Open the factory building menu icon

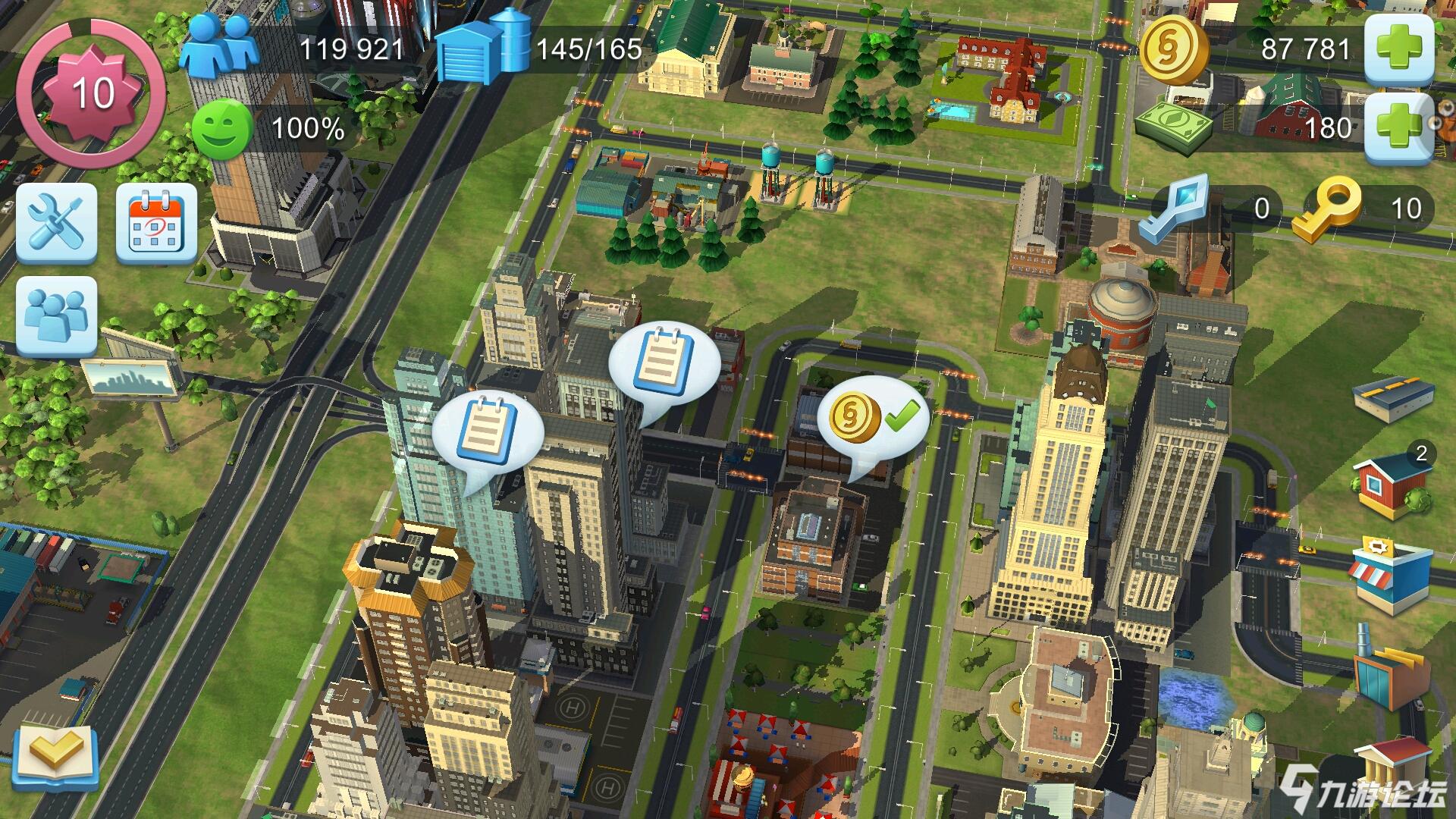click(x=1390, y=671)
